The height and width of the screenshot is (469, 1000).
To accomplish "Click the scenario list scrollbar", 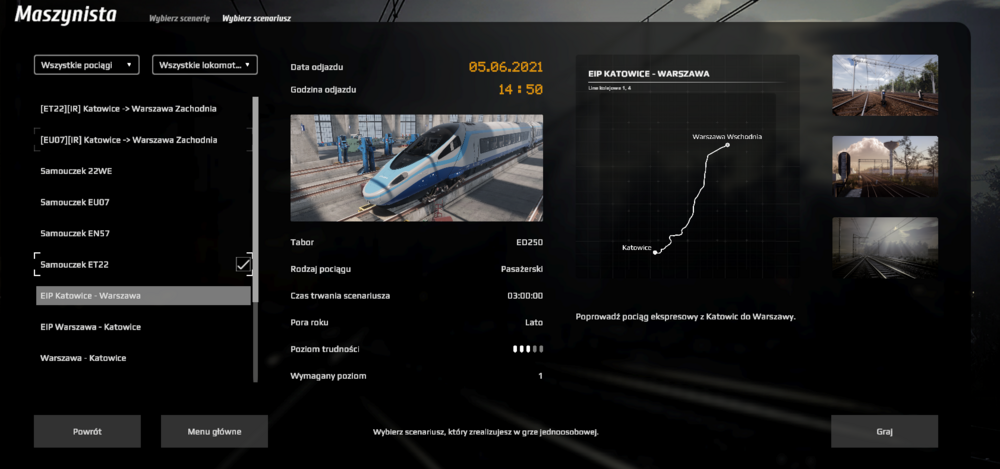I will (x=256, y=200).
